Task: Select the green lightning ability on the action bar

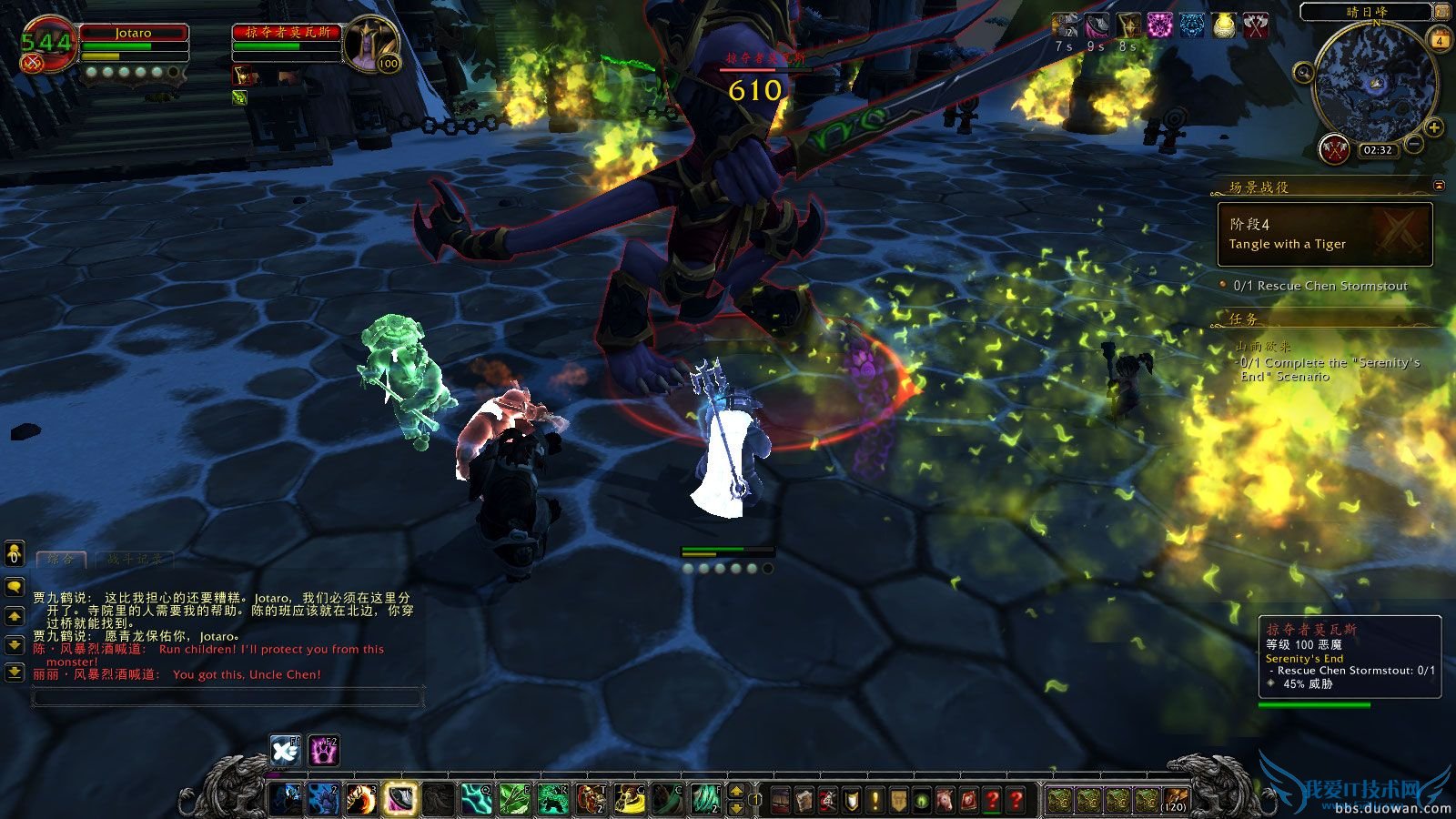Action: (475, 799)
